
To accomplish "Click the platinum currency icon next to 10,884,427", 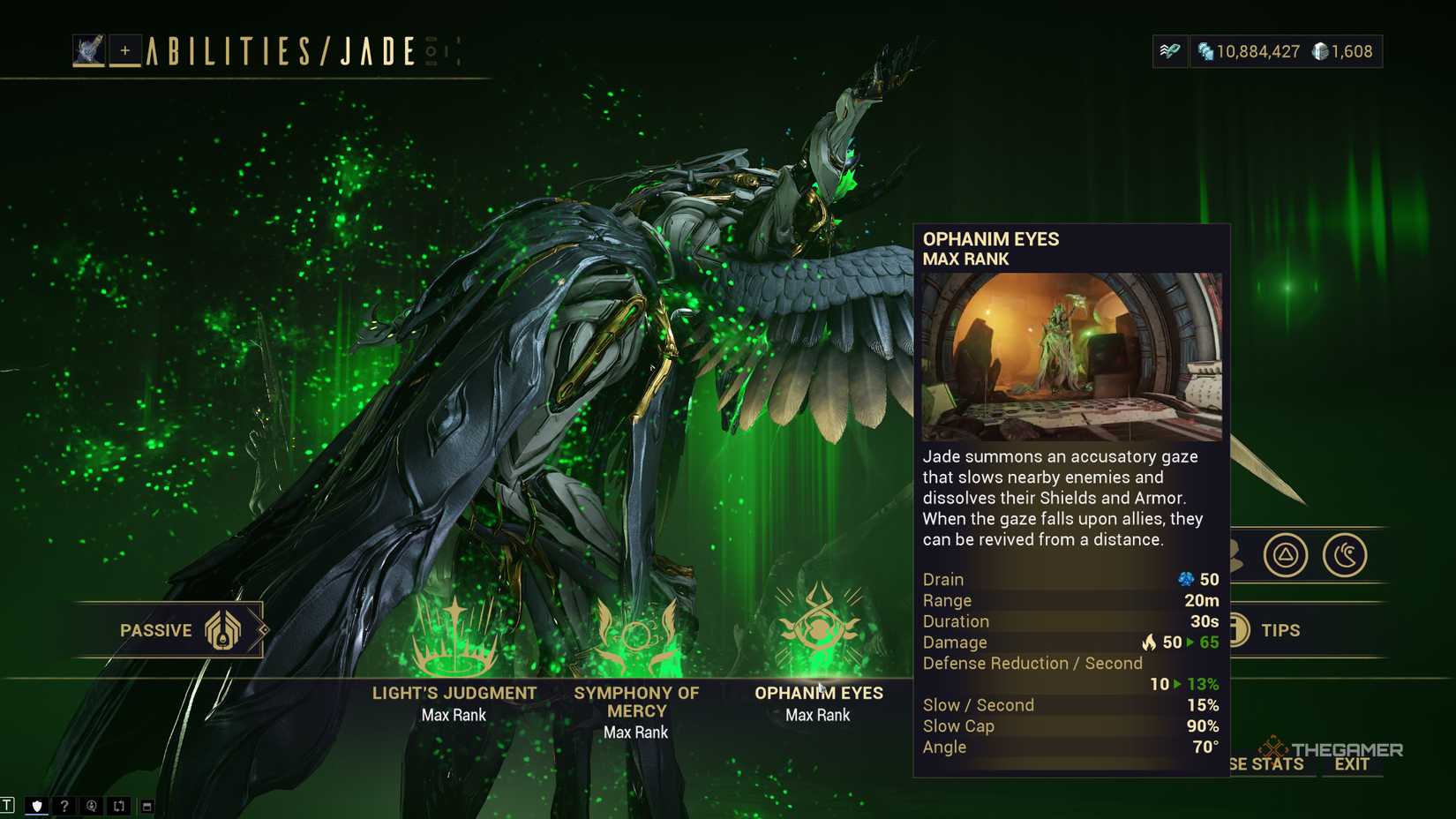I will tap(1205, 51).
